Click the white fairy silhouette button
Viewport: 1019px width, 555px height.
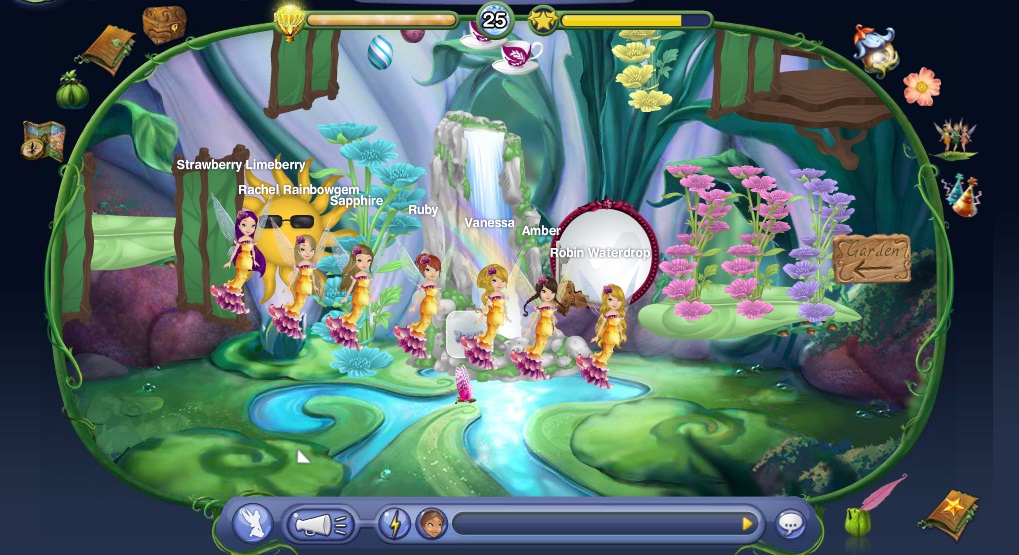pyautogui.click(x=253, y=523)
